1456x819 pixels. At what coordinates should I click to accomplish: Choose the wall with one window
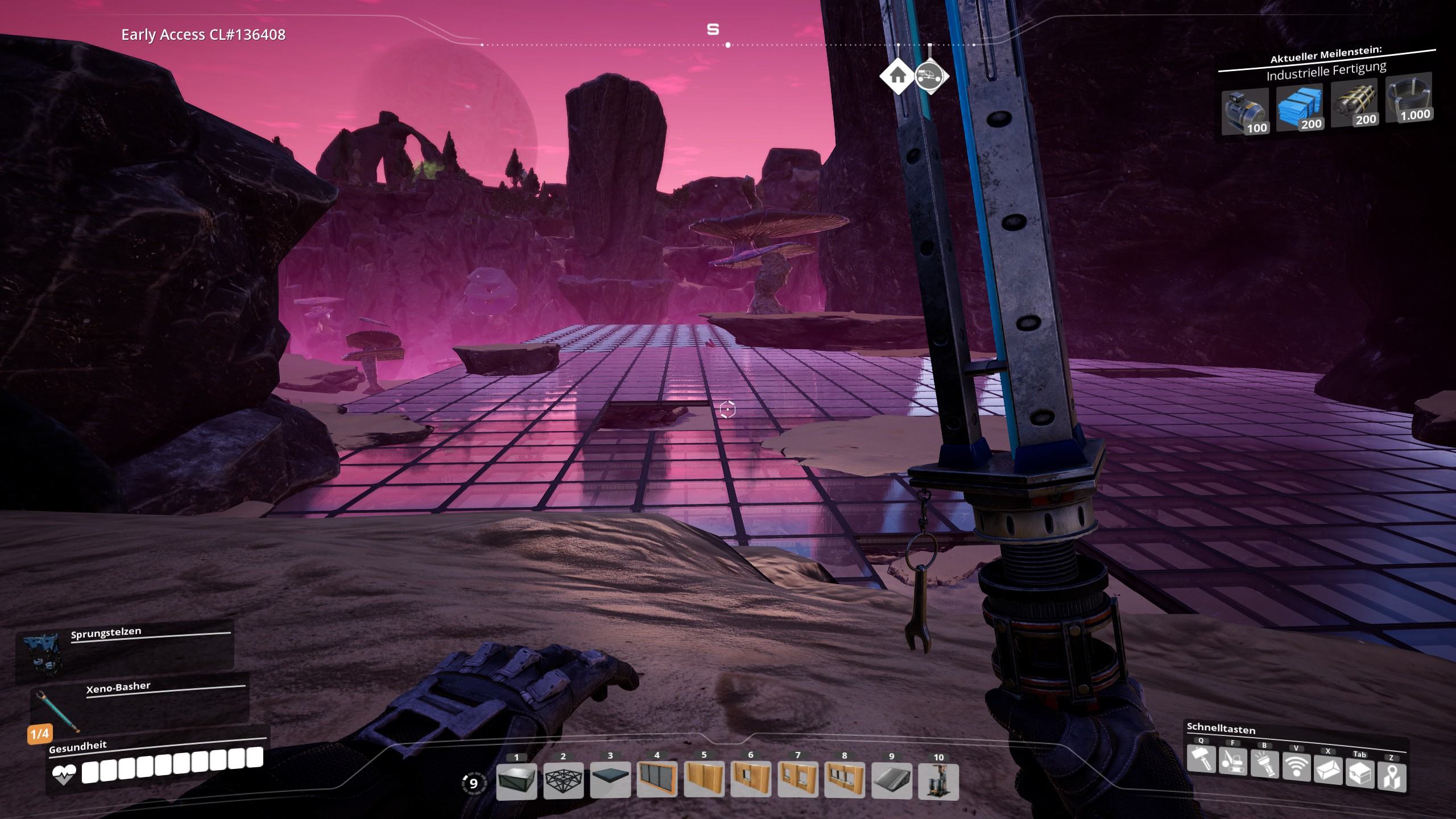(751, 780)
